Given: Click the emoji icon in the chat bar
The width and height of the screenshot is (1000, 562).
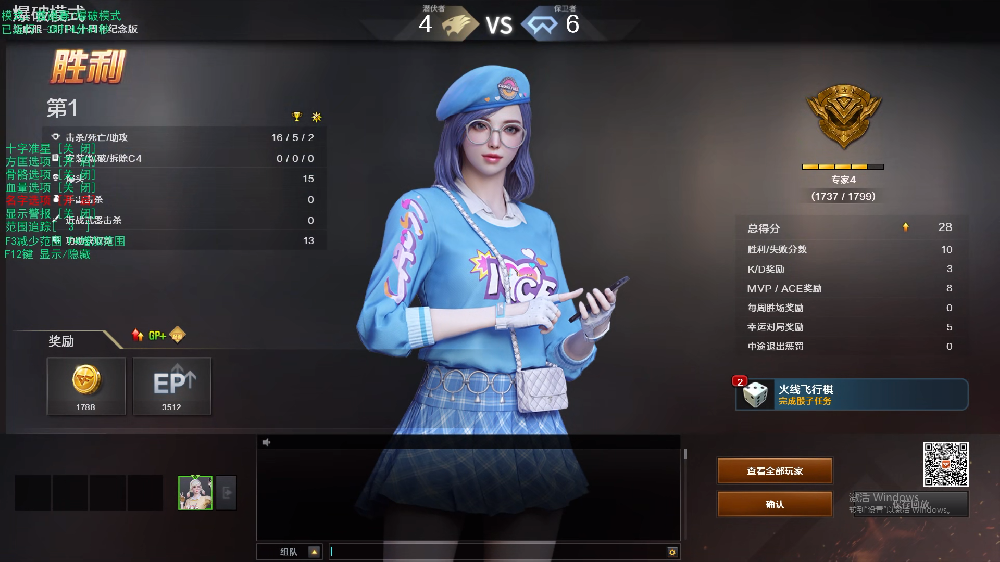Looking at the screenshot, I should 672,551.
